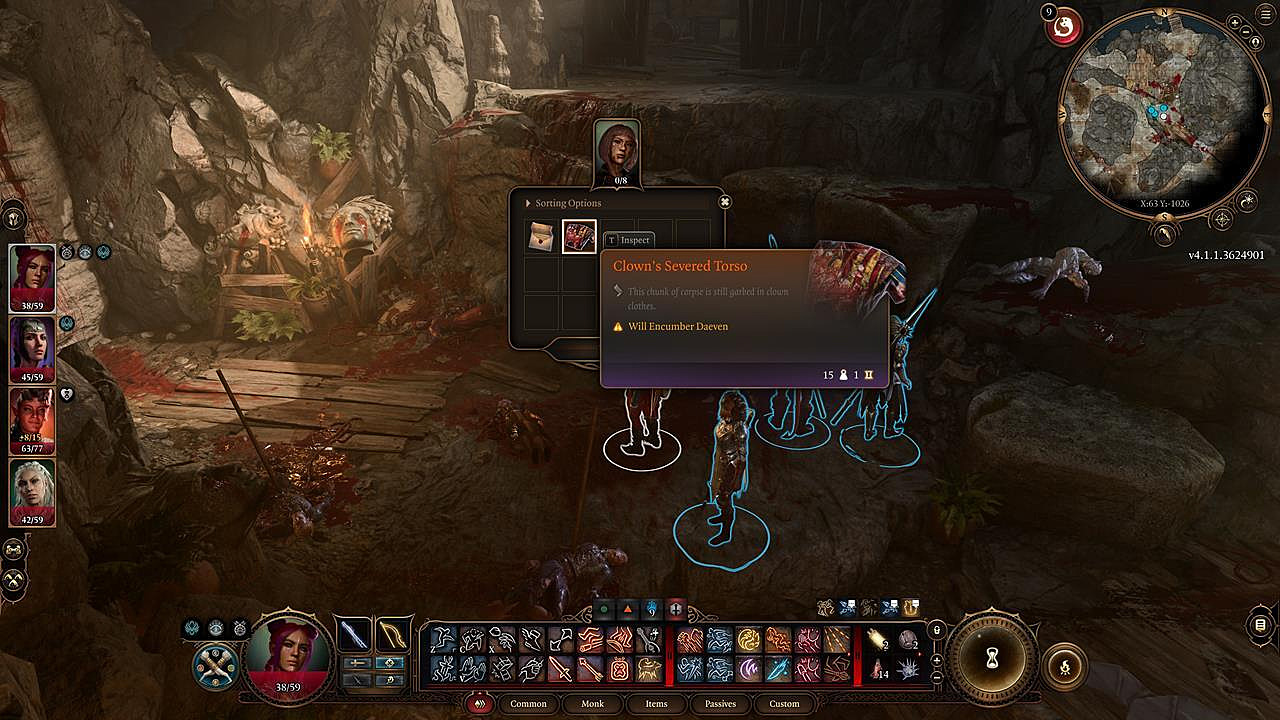
Task: Open the crossed hammers button at left
Action: coord(14,578)
